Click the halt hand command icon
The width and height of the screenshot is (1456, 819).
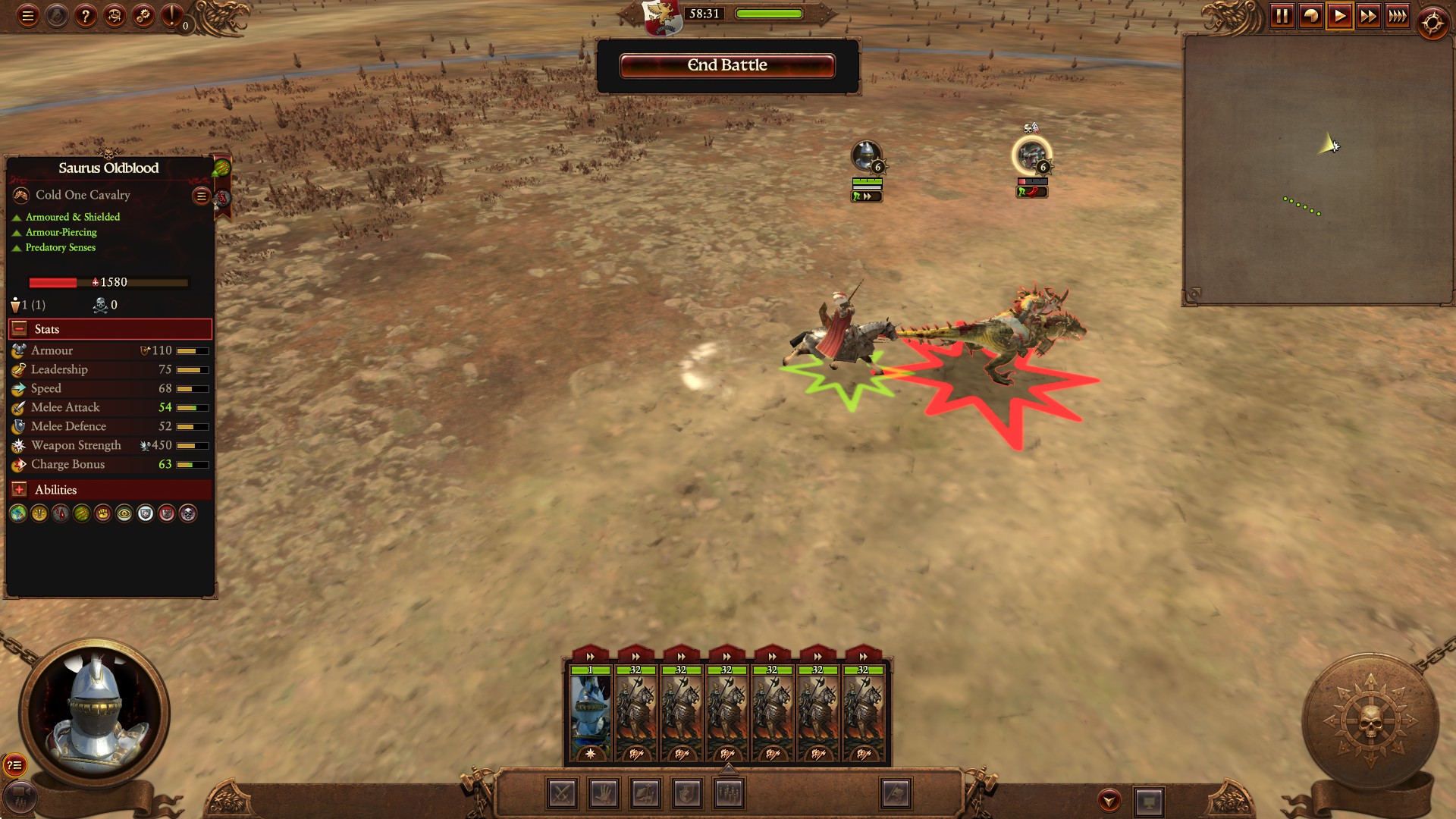tap(604, 794)
